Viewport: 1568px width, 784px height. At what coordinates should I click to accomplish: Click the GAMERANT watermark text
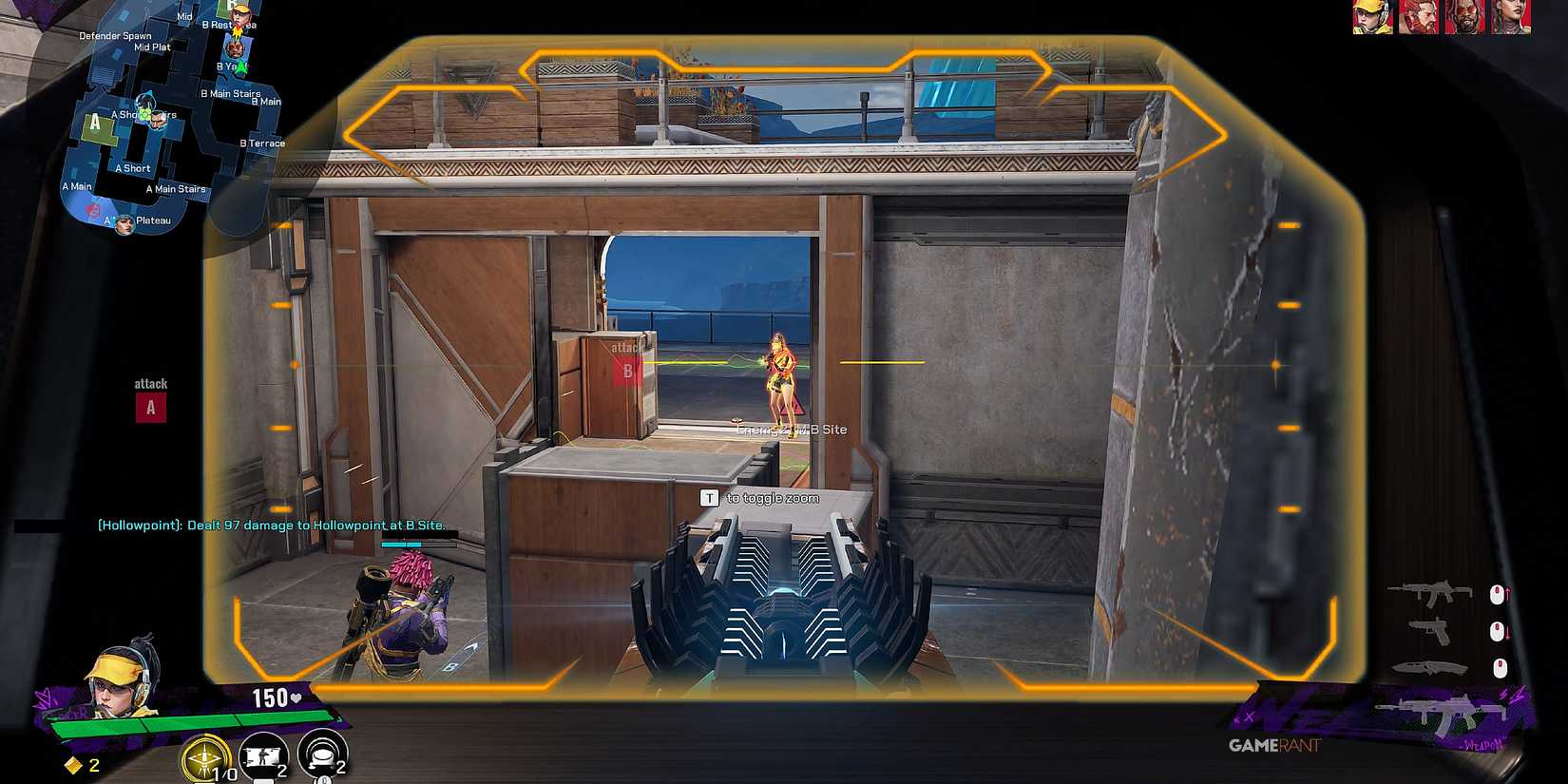[1272, 746]
